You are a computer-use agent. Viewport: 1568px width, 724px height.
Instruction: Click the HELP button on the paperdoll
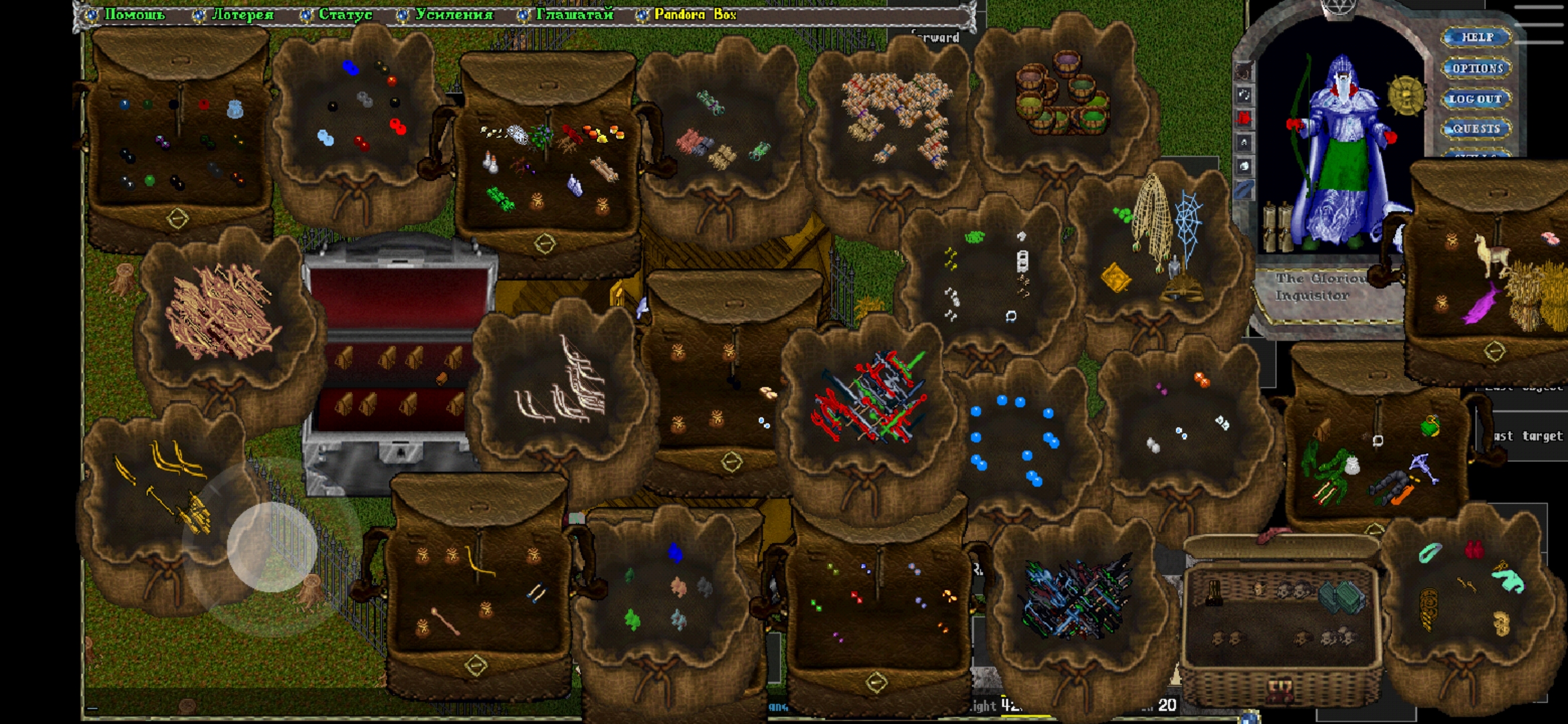click(x=1477, y=37)
